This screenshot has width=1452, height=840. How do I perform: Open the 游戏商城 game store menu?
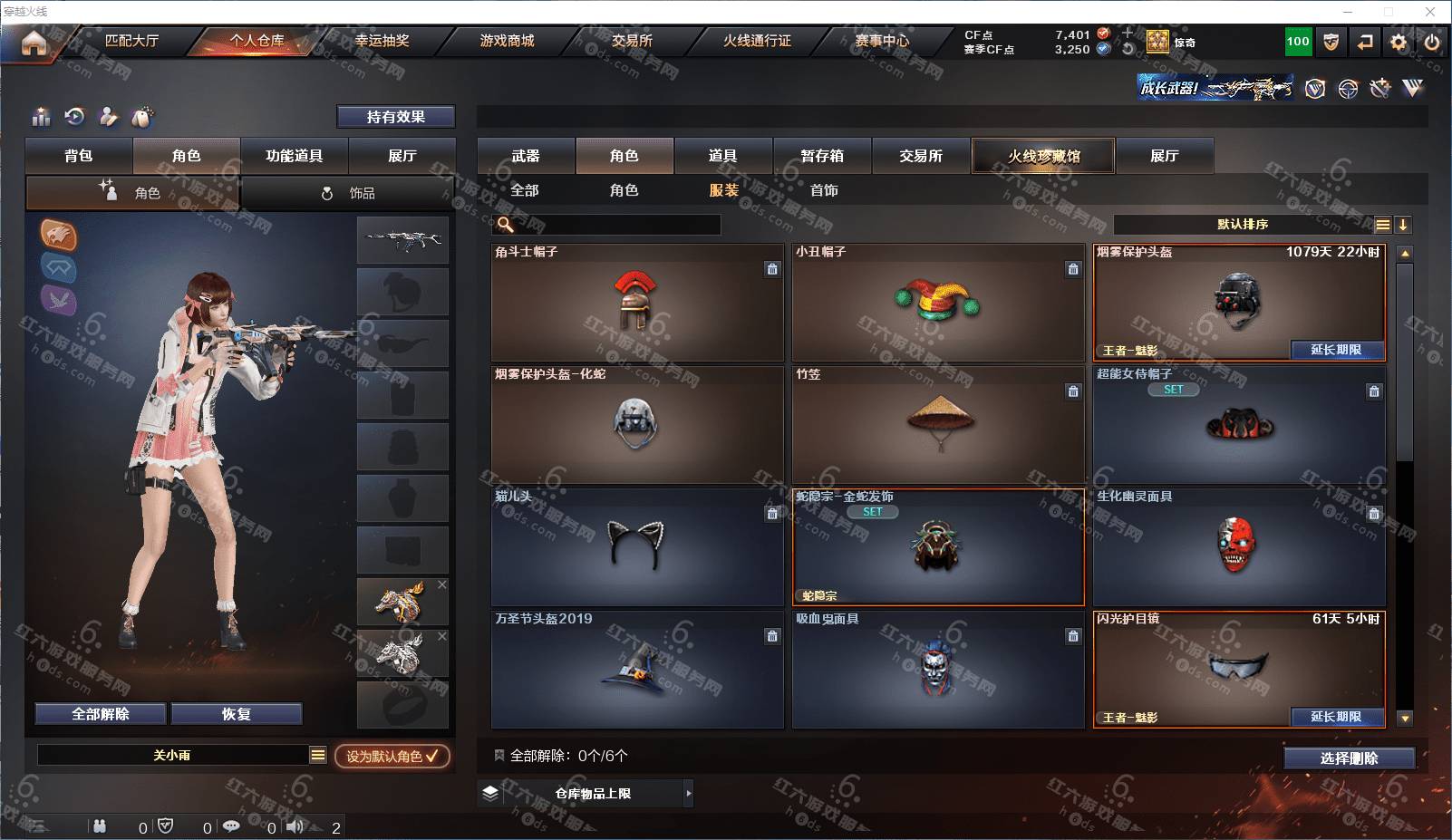(x=507, y=41)
